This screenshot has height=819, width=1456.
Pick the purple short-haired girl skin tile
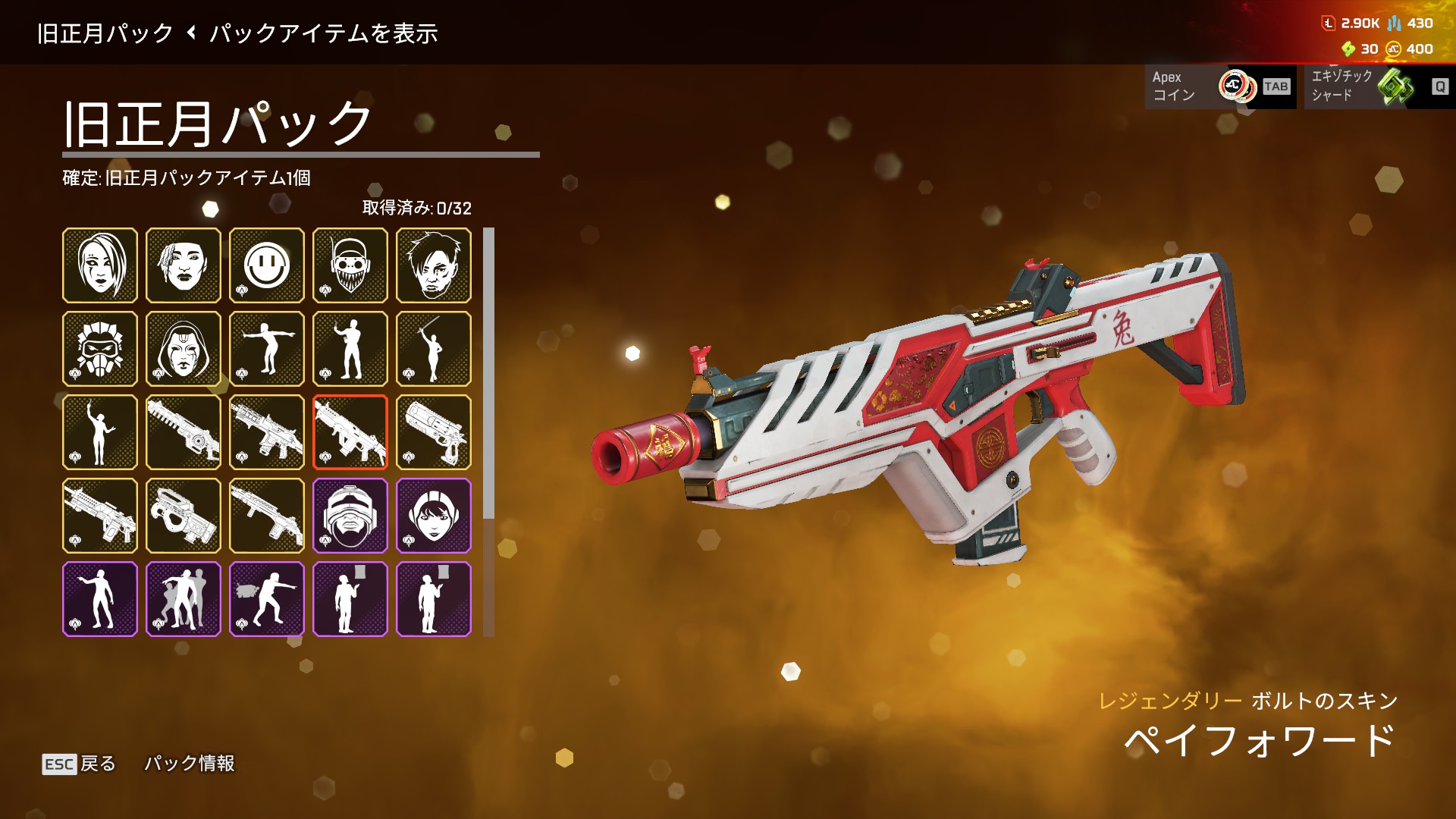coord(434,516)
